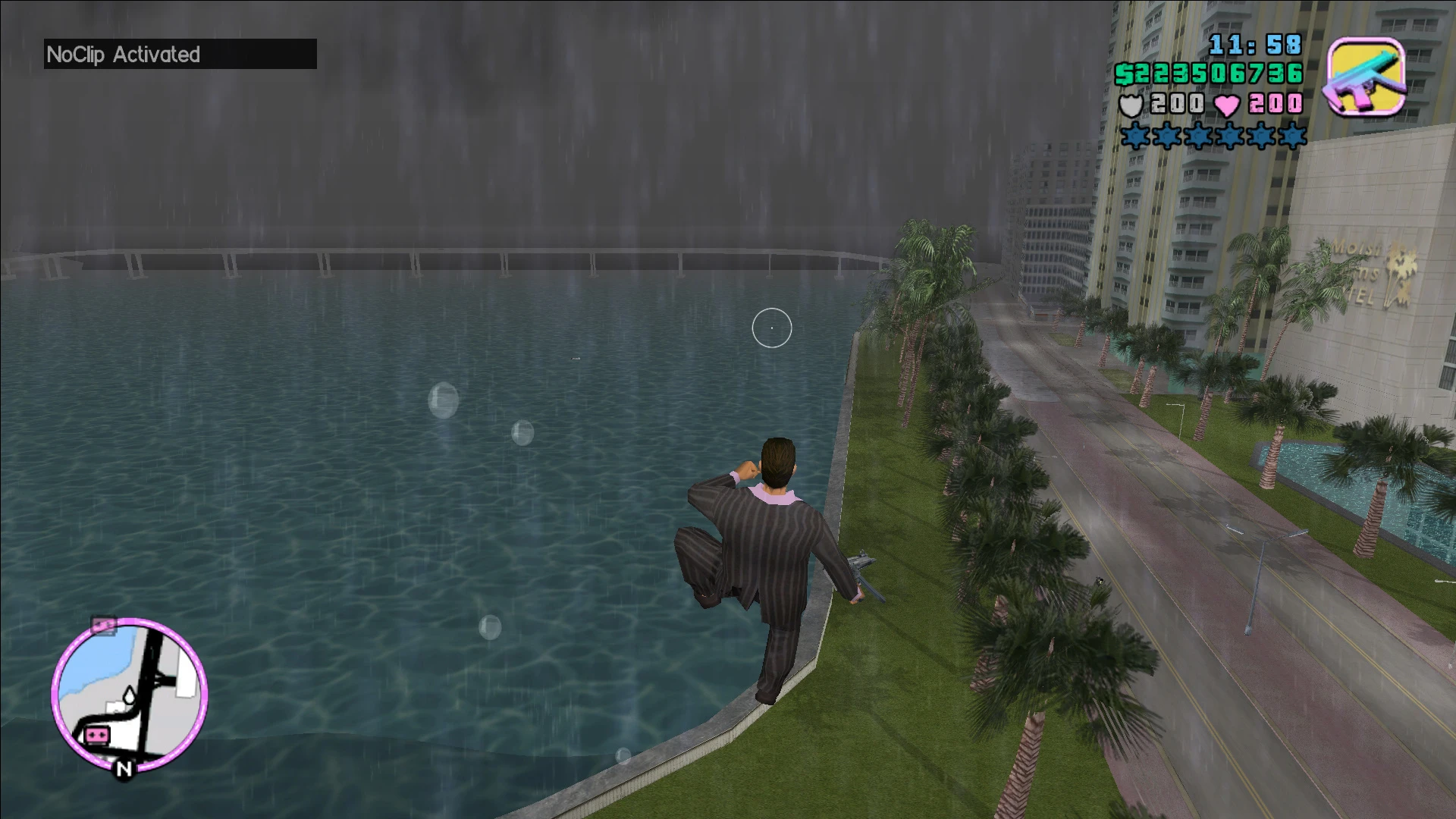
Task: Click the aiming crosshair reticle
Action: pyautogui.click(x=771, y=328)
